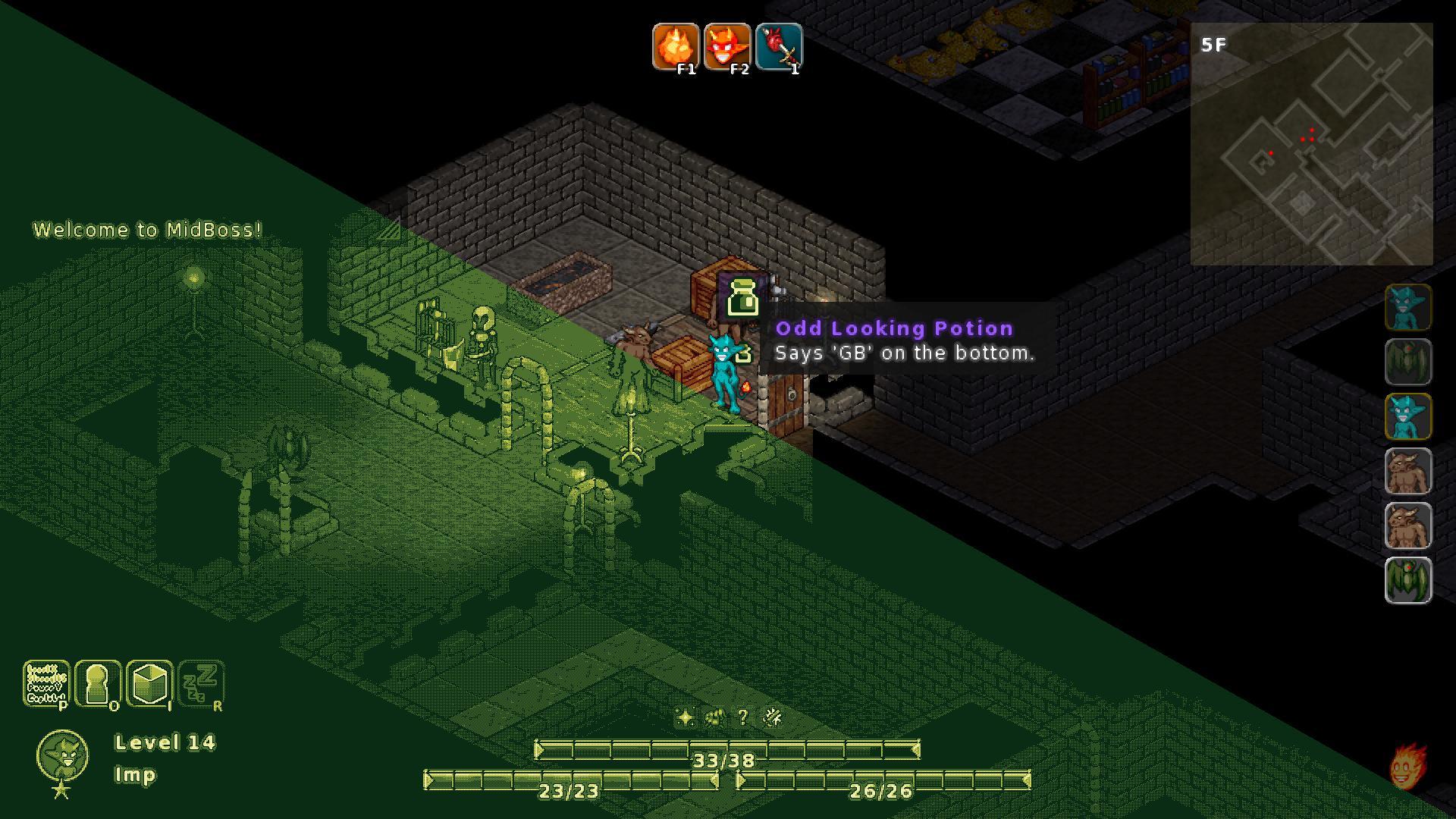Open the inventory with the cube icon
1456x819 pixels.
[150, 685]
